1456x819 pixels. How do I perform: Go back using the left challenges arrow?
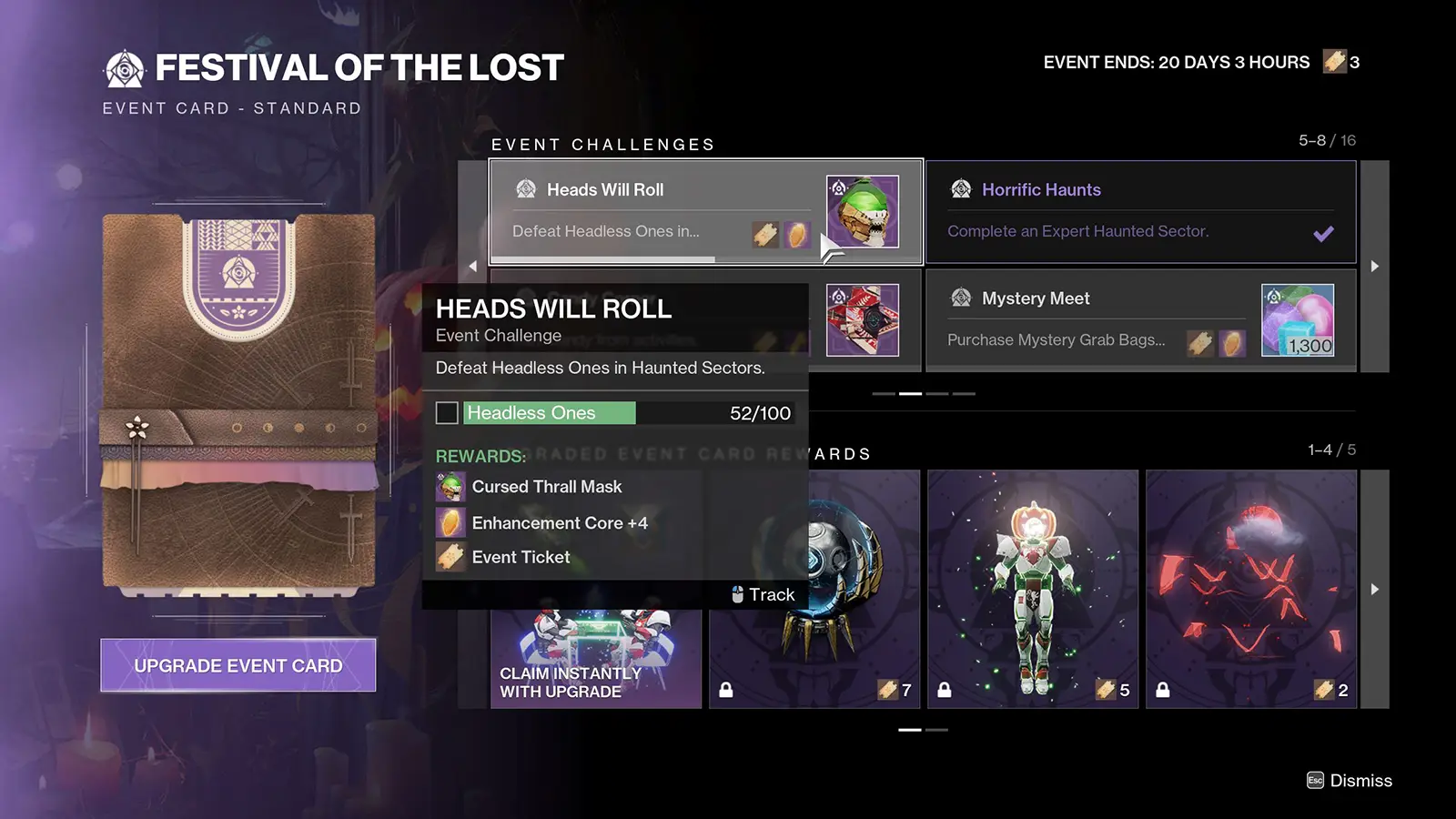473,266
